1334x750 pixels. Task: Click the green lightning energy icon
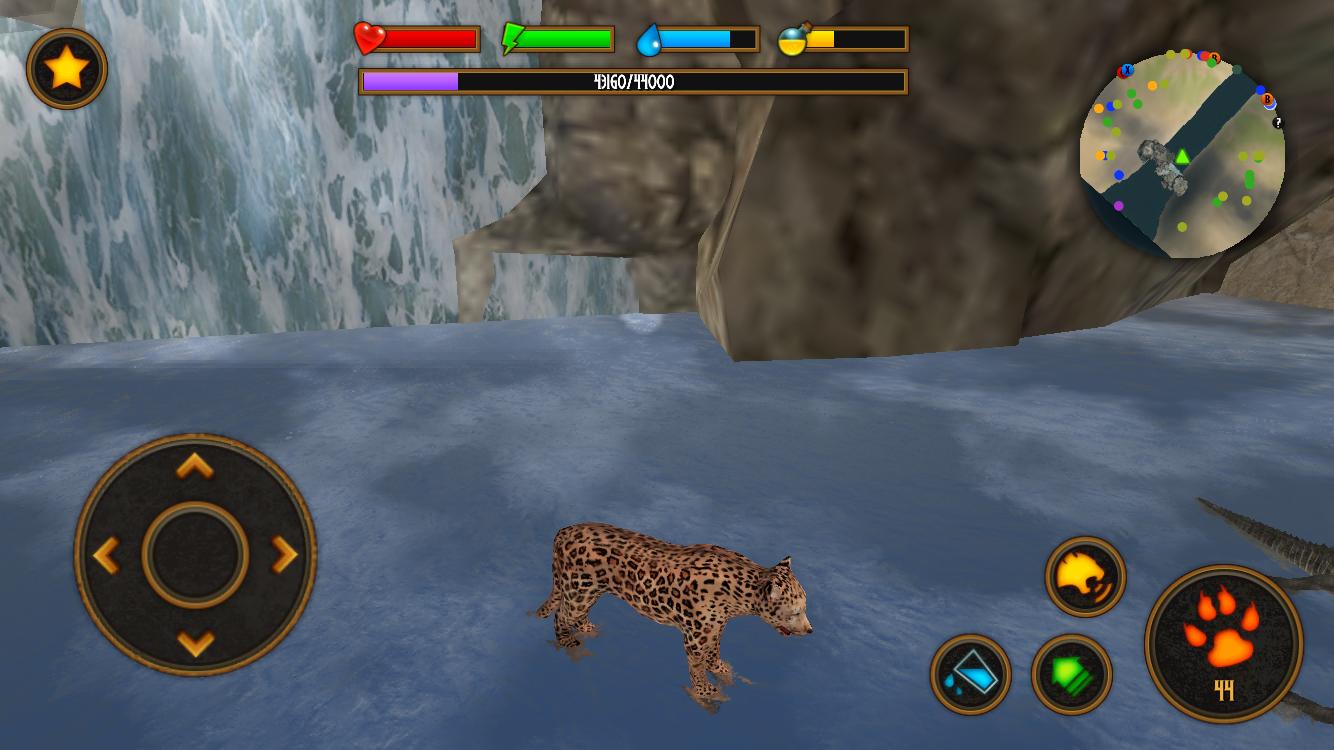512,37
